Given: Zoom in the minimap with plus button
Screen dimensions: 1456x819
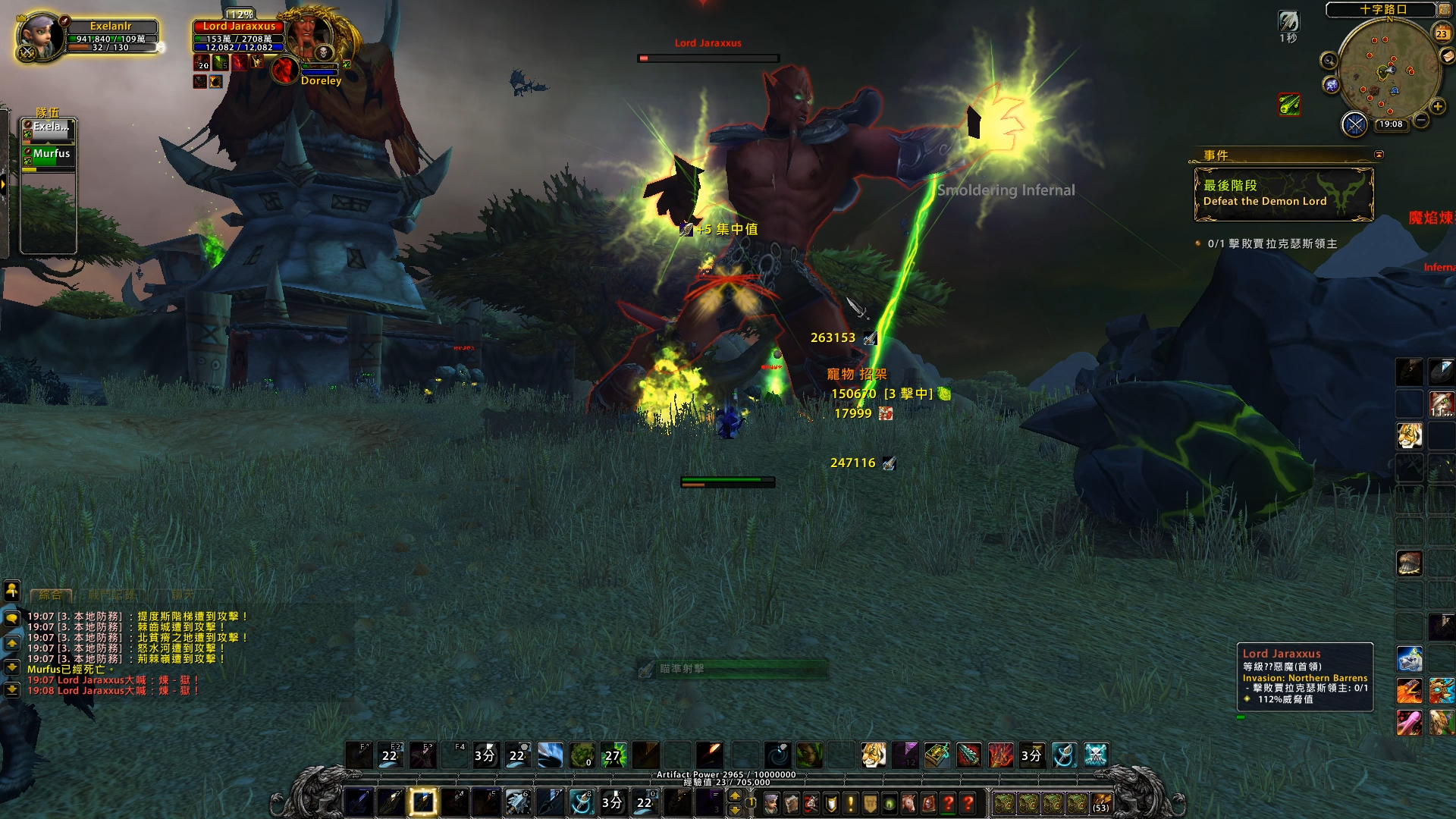Looking at the screenshot, I should pos(1438,106).
